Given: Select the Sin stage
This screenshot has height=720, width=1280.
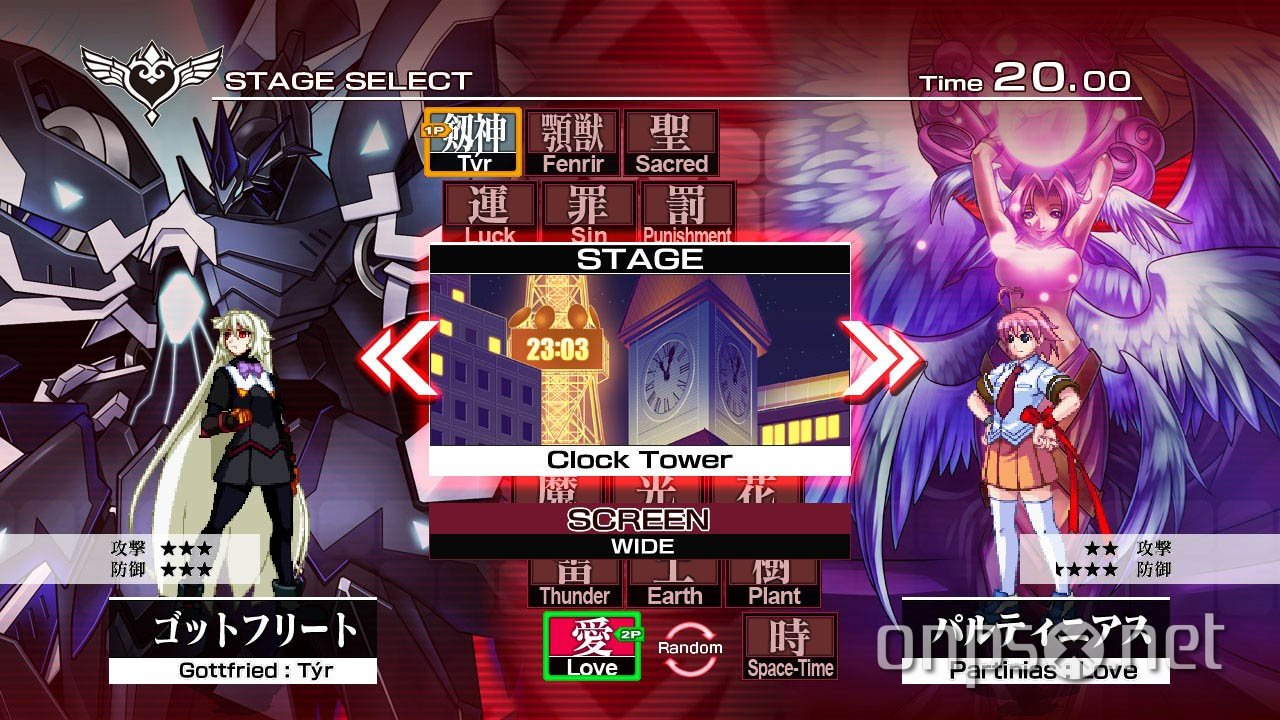Looking at the screenshot, I should click(x=590, y=212).
